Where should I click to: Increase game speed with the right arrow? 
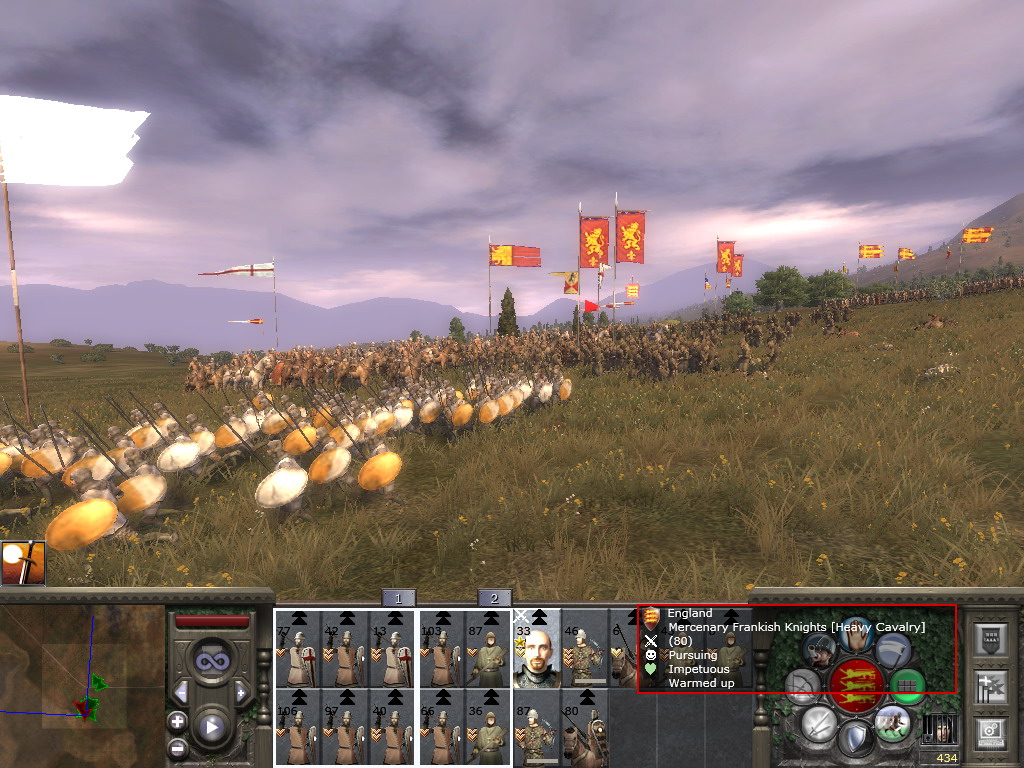[x=241, y=692]
